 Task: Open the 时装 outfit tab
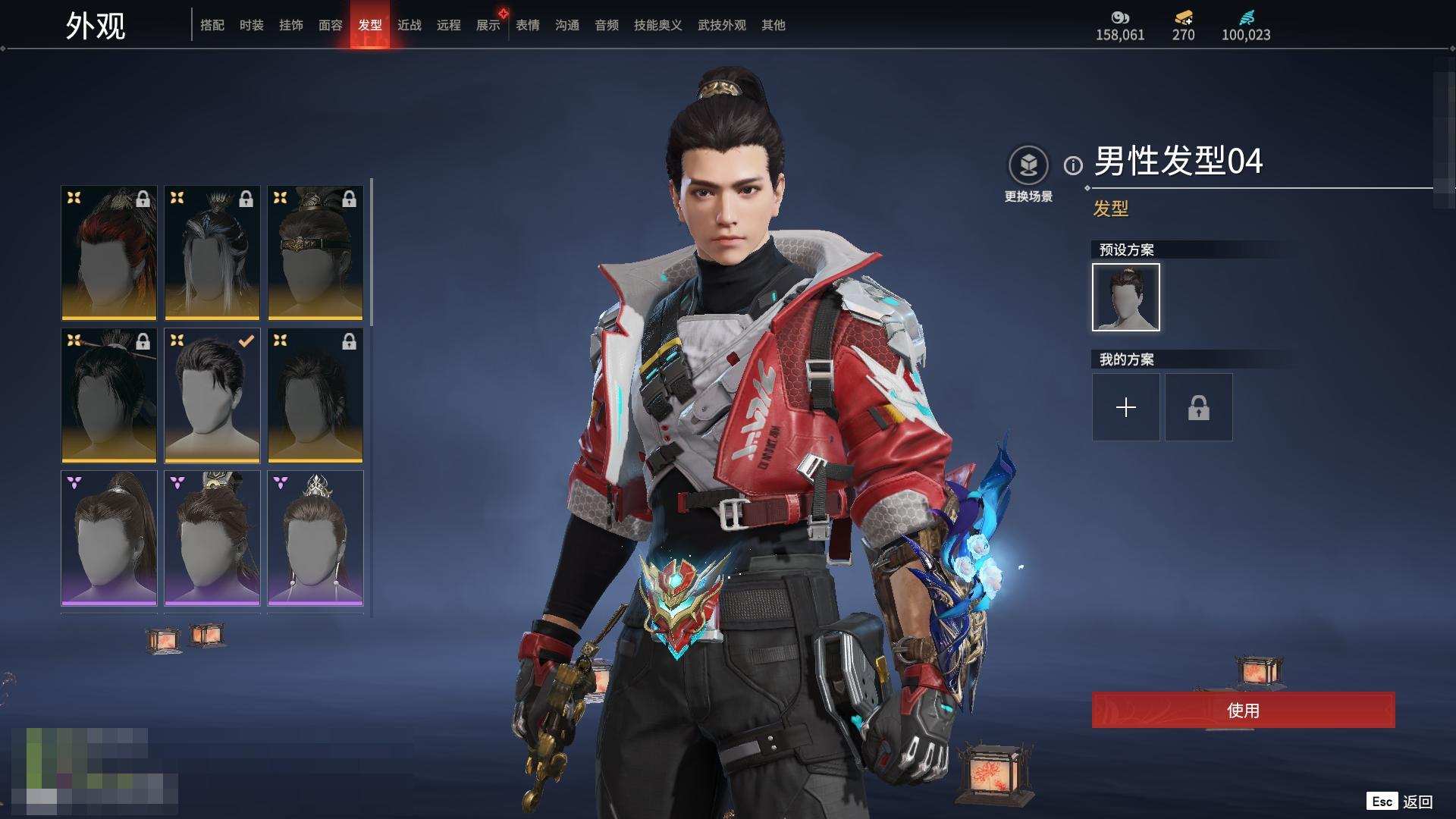pyautogui.click(x=251, y=25)
